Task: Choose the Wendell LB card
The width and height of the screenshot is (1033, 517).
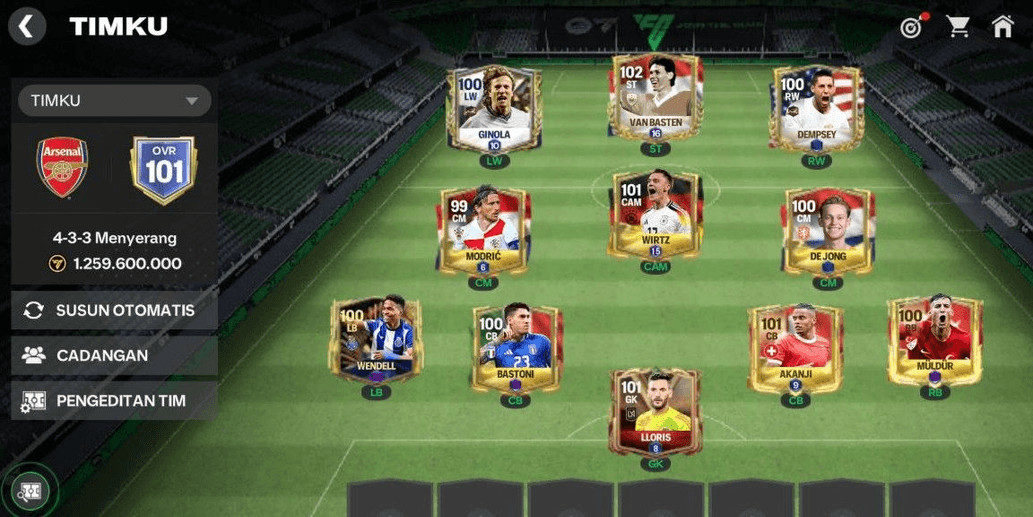Action: (377, 339)
